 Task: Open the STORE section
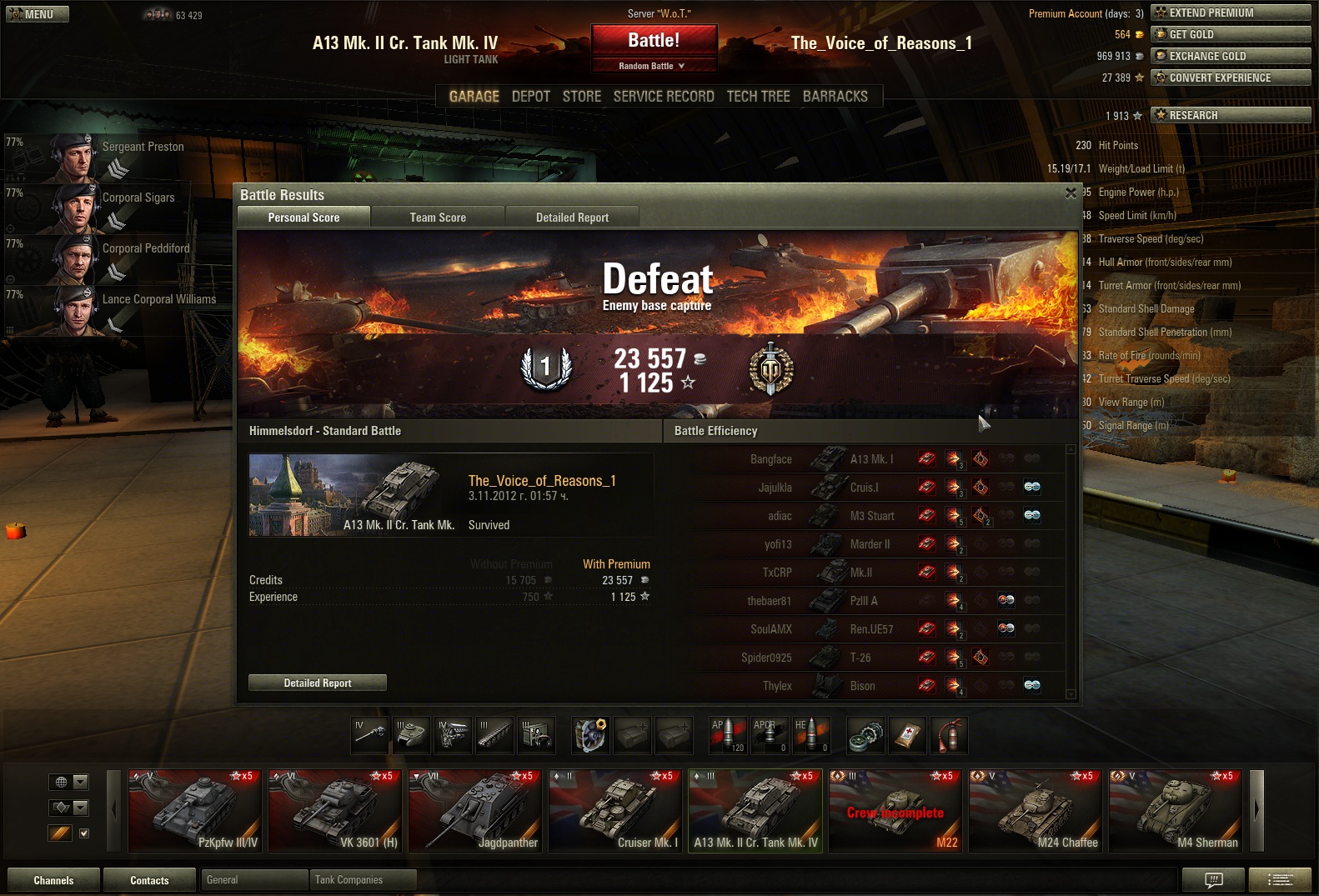pos(581,97)
